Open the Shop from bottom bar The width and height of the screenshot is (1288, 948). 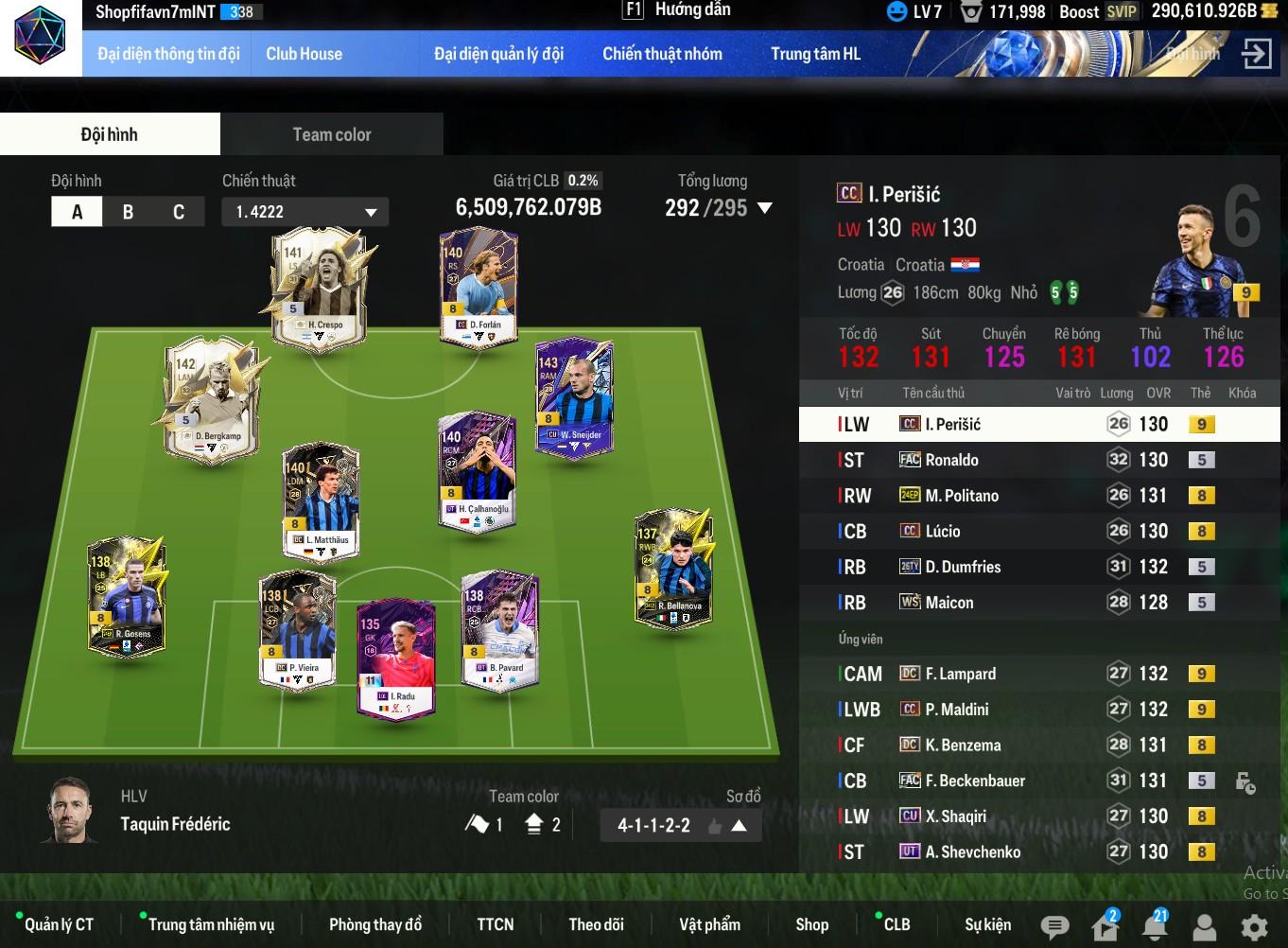811,924
